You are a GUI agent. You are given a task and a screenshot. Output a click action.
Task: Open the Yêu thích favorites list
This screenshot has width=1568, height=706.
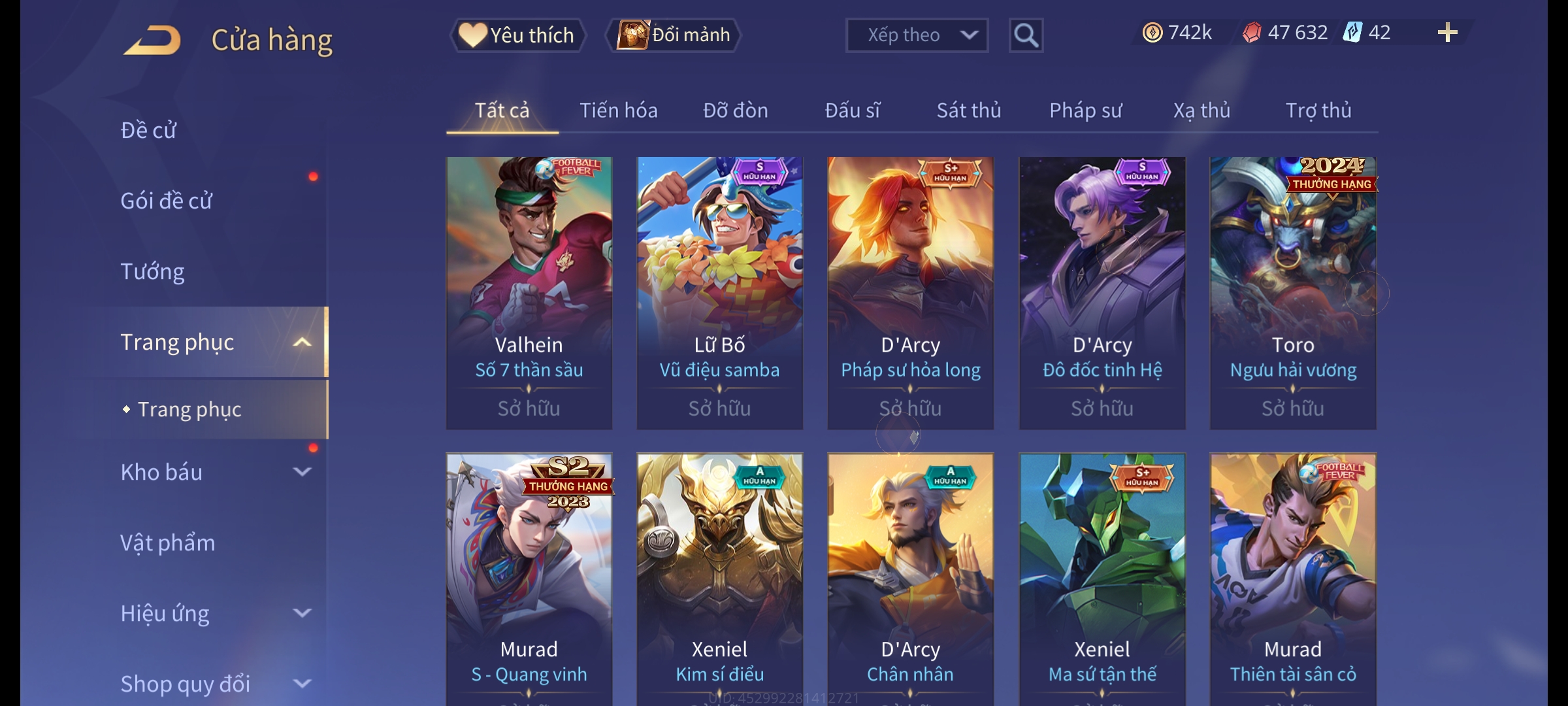tap(517, 35)
